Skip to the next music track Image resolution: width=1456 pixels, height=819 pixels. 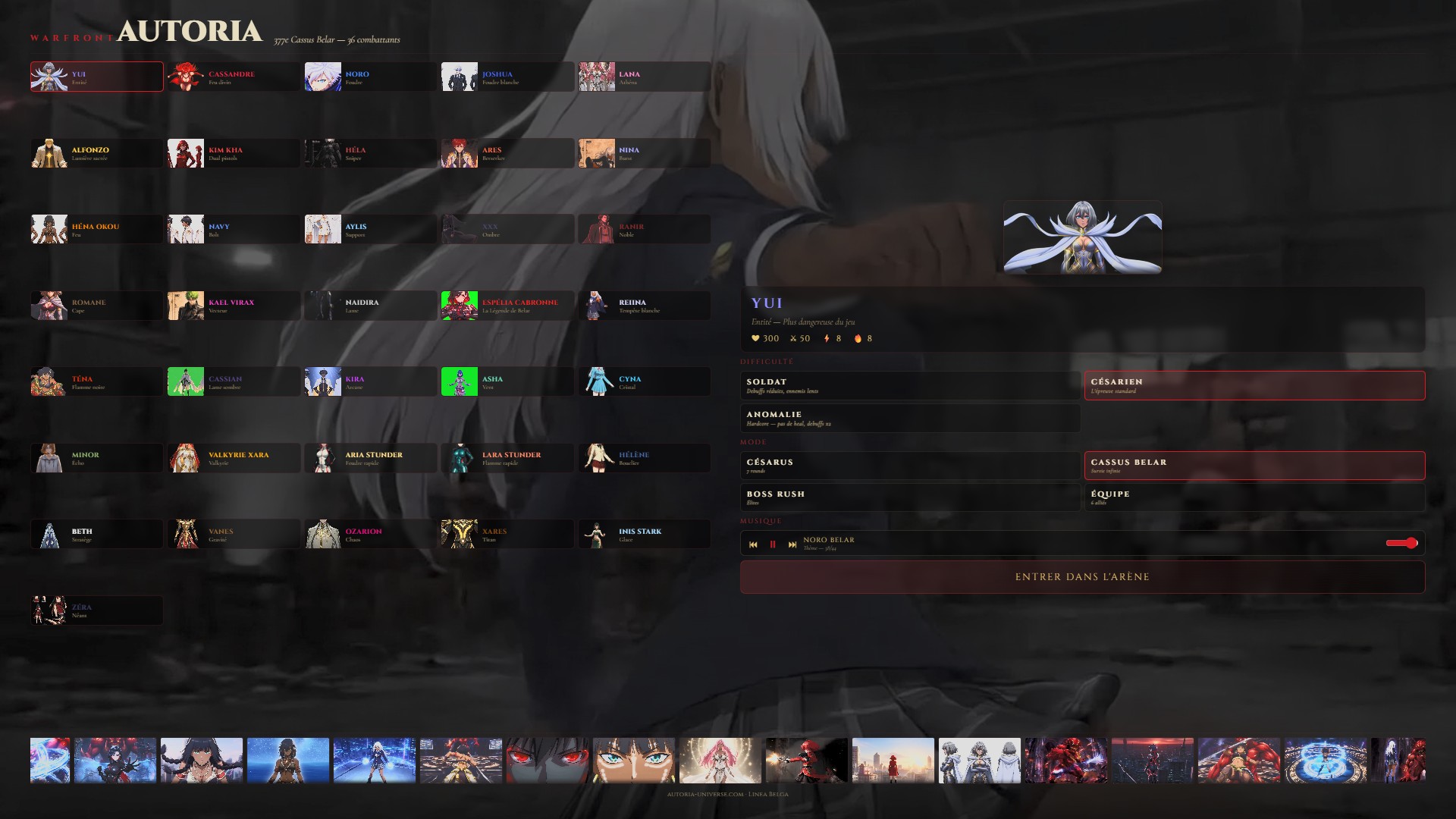tap(792, 544)
